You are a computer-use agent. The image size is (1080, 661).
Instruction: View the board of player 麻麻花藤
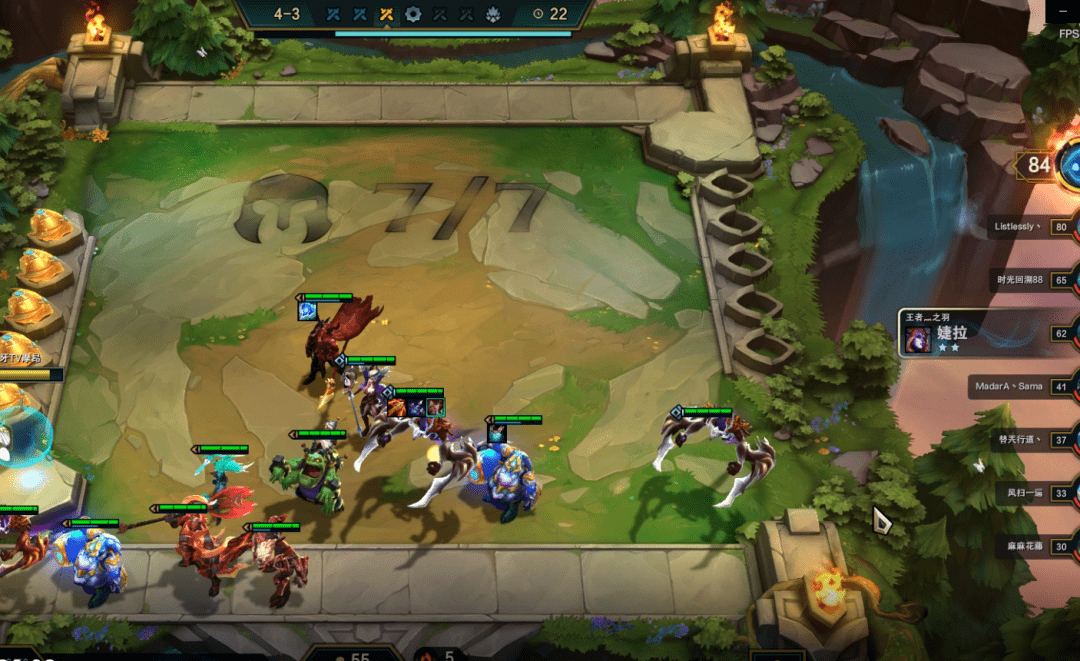(x=1026, y=546)
